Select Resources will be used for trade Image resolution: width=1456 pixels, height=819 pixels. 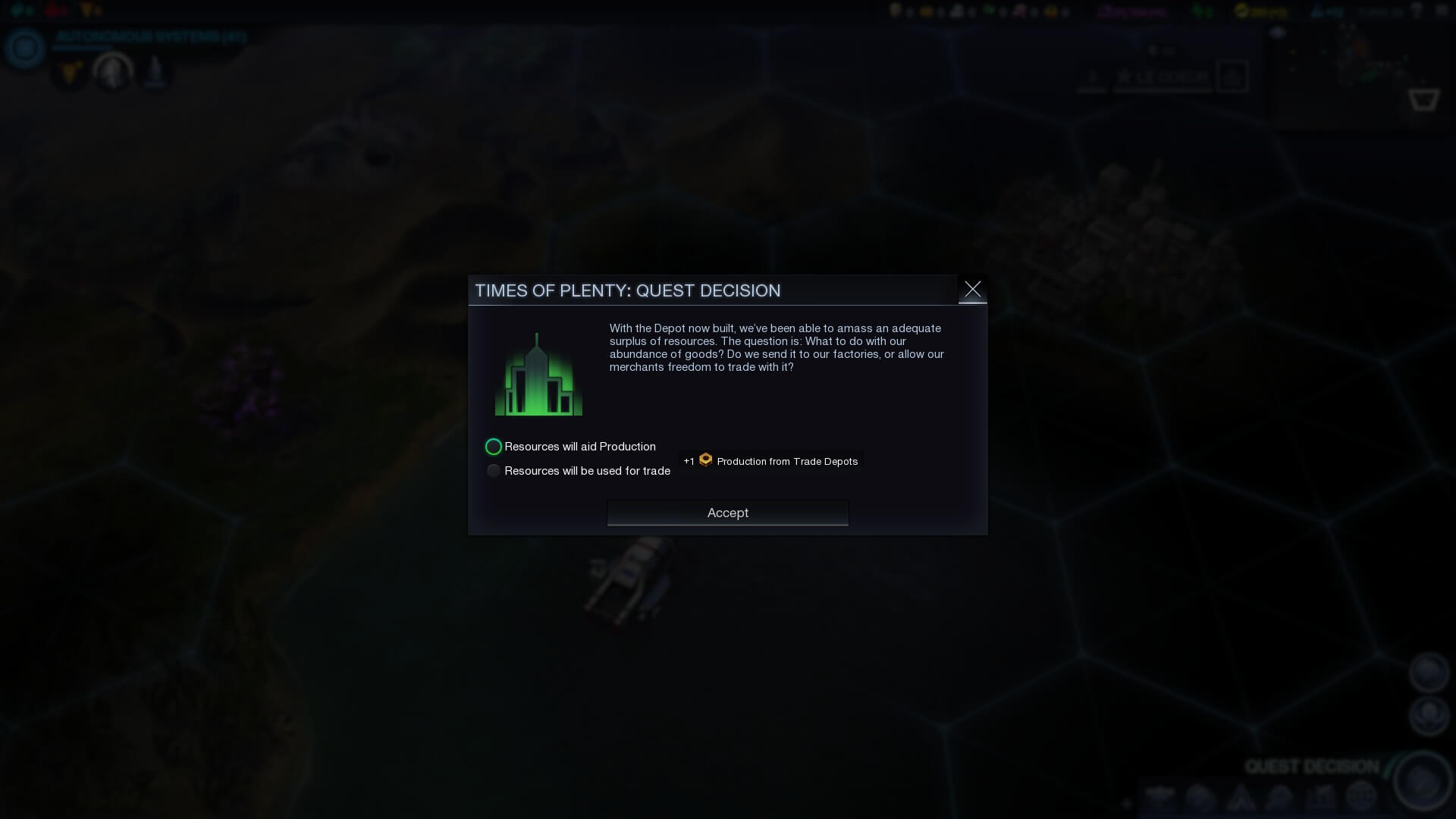[x=494, y=470]
